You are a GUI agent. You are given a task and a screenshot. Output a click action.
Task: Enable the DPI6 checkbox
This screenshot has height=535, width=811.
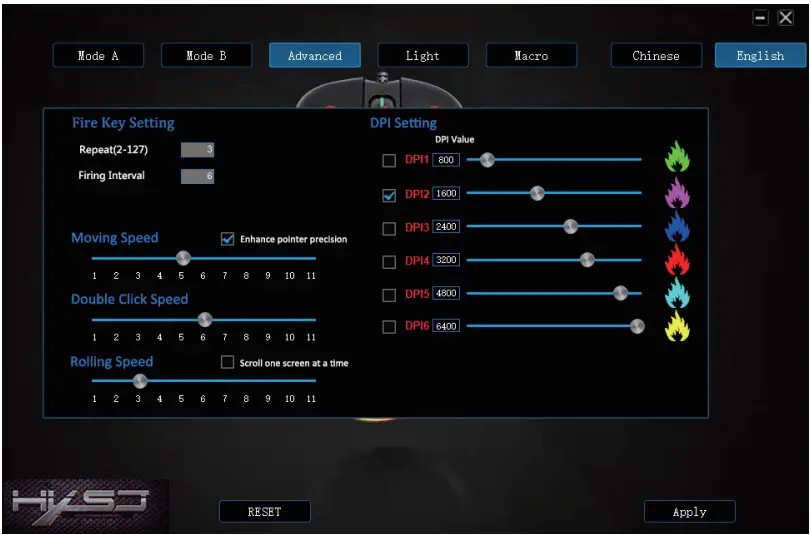pos(389,326)
